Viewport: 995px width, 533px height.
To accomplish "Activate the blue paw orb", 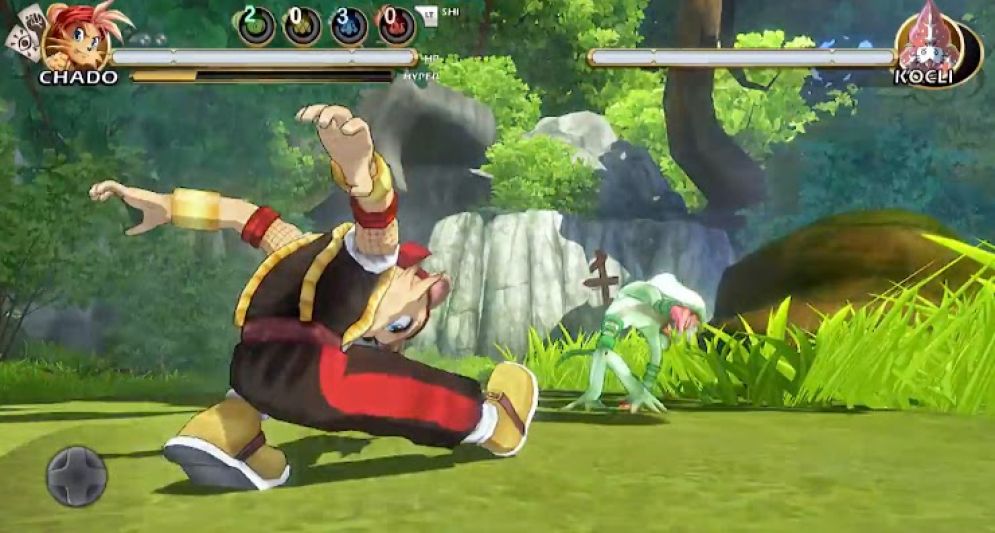I will (x=349, y=25).
